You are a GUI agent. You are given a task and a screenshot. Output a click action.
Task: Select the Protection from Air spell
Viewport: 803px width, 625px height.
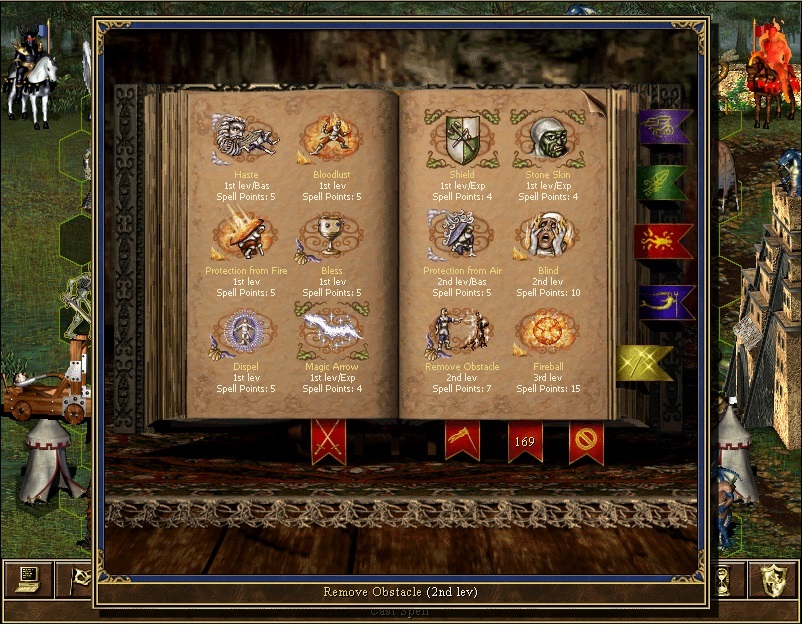pyautogui.click(x=461, y=234)
